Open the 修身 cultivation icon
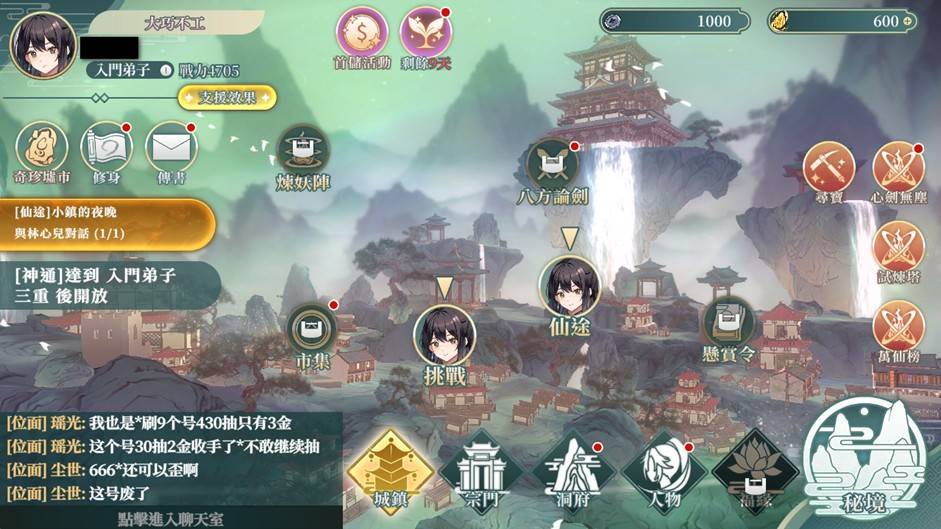 pos(106,149)
